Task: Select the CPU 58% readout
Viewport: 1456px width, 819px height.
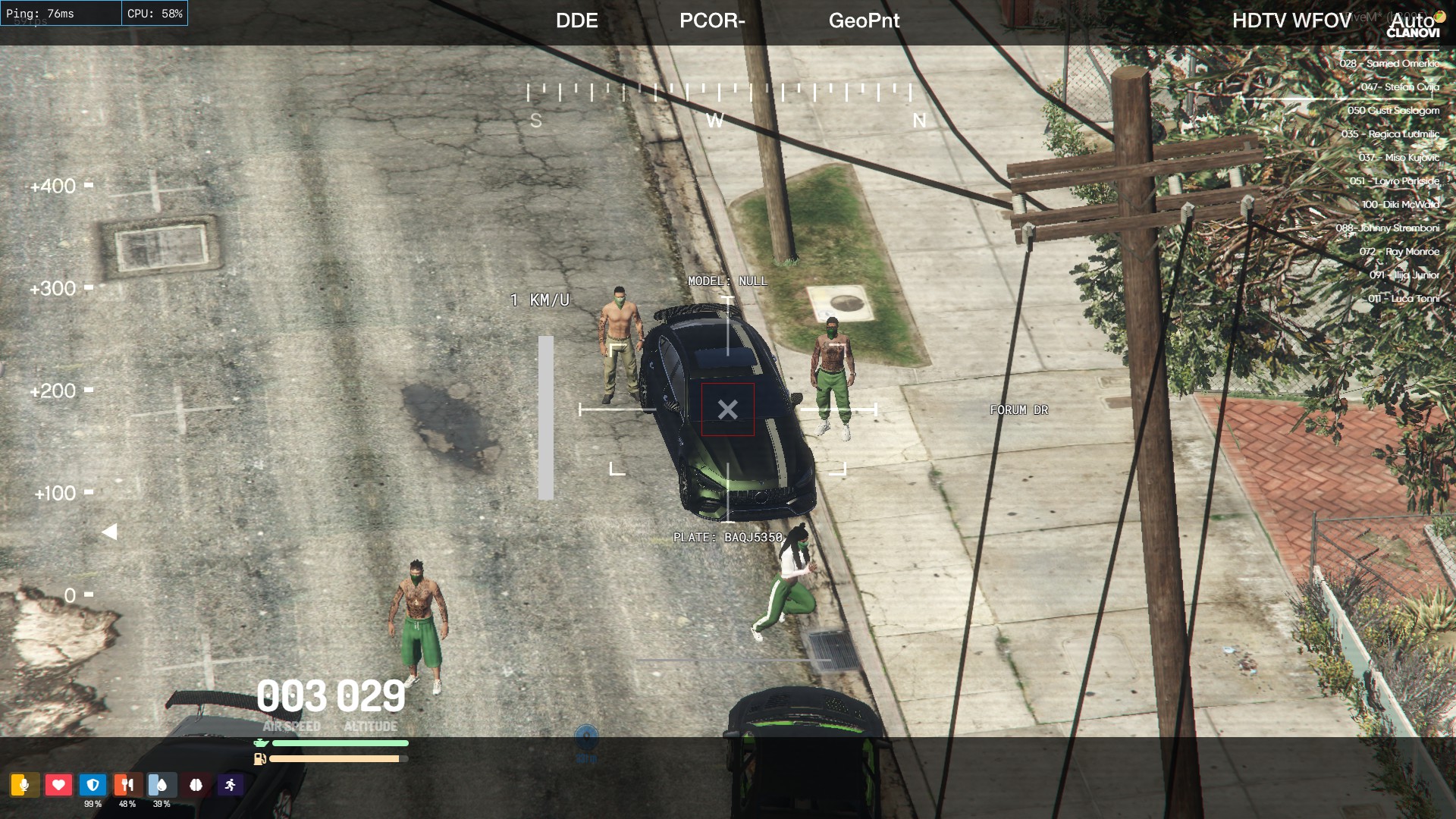Action: [x=154, y=13]
